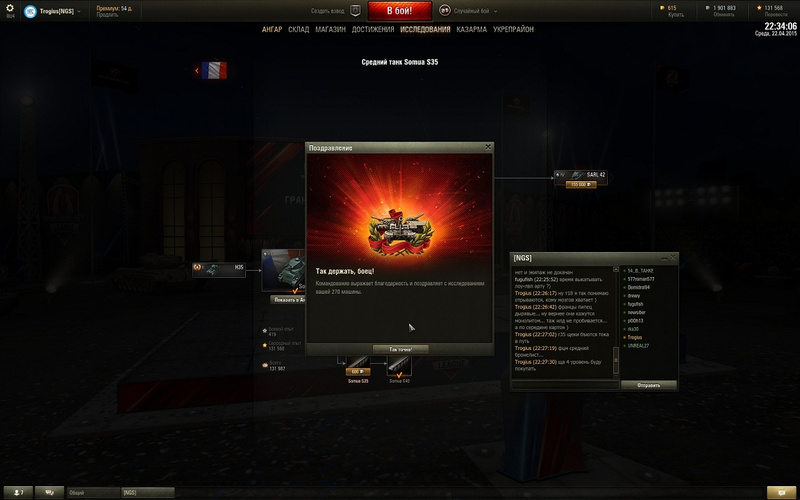Switch to the Склад tab
800x500 pixels.
[x=298, y=30]
